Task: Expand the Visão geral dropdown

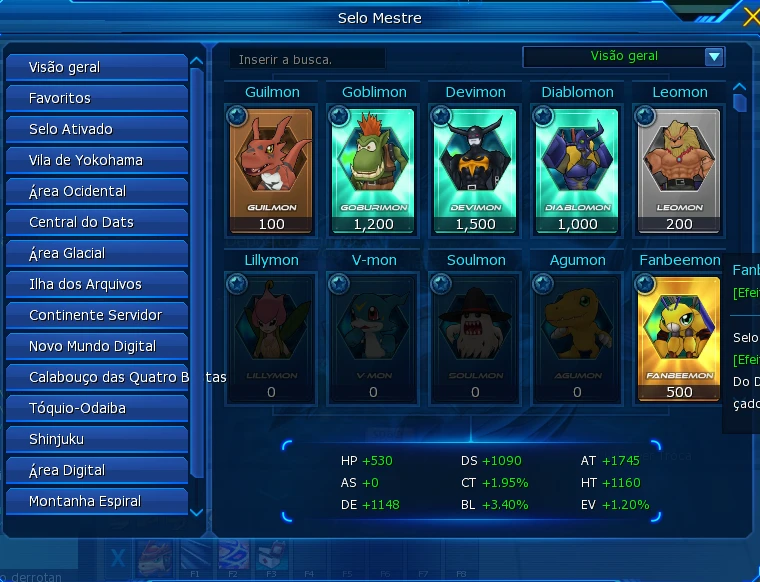Action: click(713, 57)
